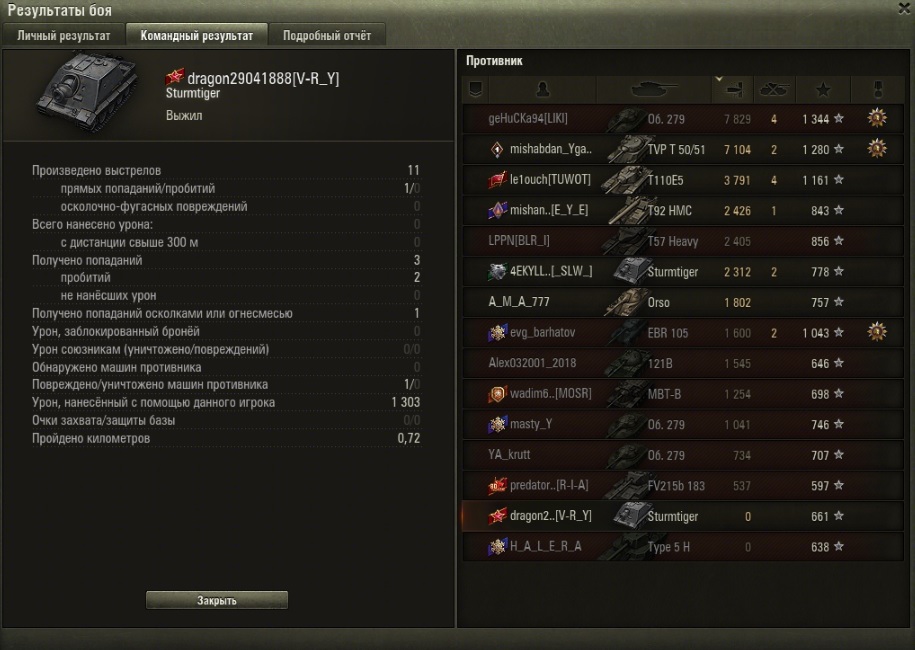The width and height of the screenshot is (915, 650).
Task: Click the Закрыть button
Action: click(x=217, y=600)
